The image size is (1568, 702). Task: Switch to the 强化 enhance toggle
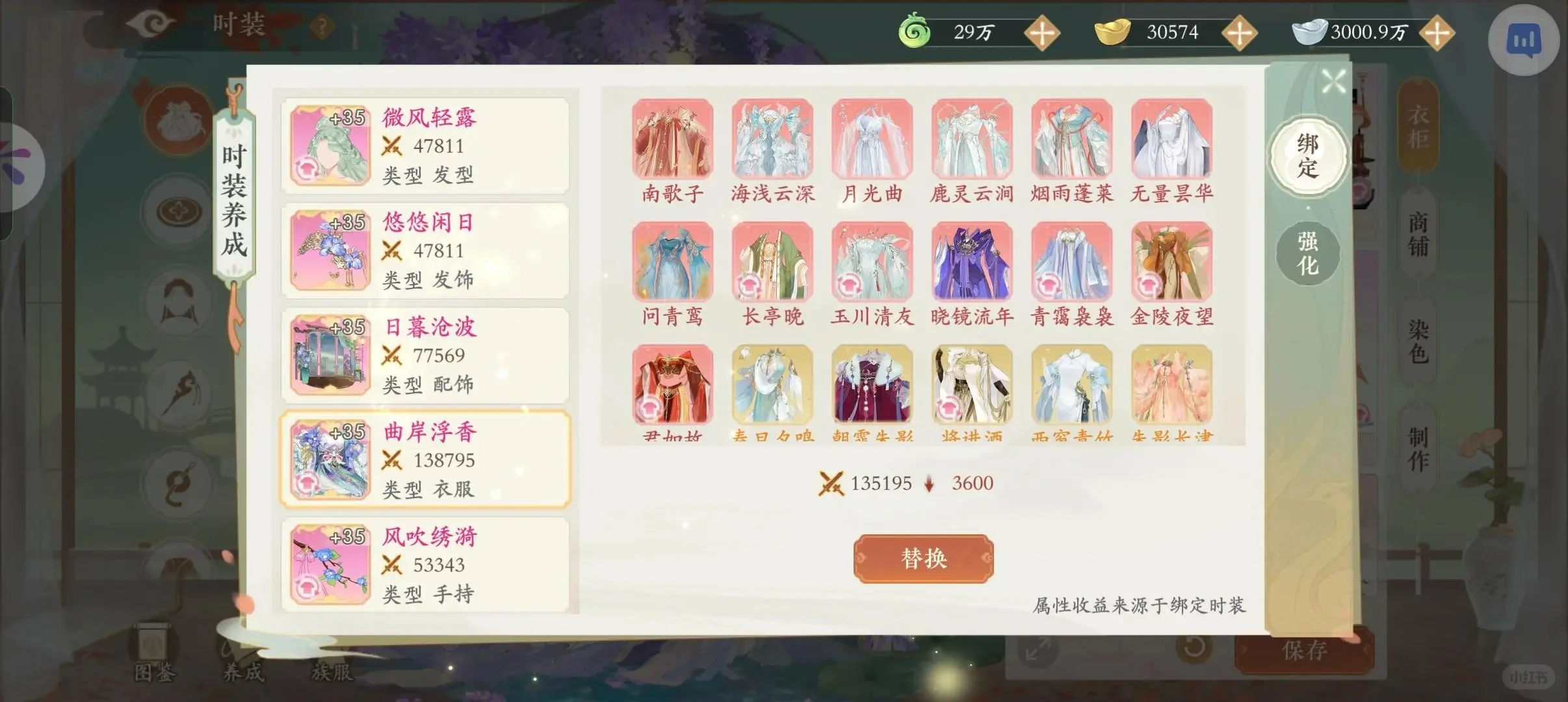pos(1309,252)
